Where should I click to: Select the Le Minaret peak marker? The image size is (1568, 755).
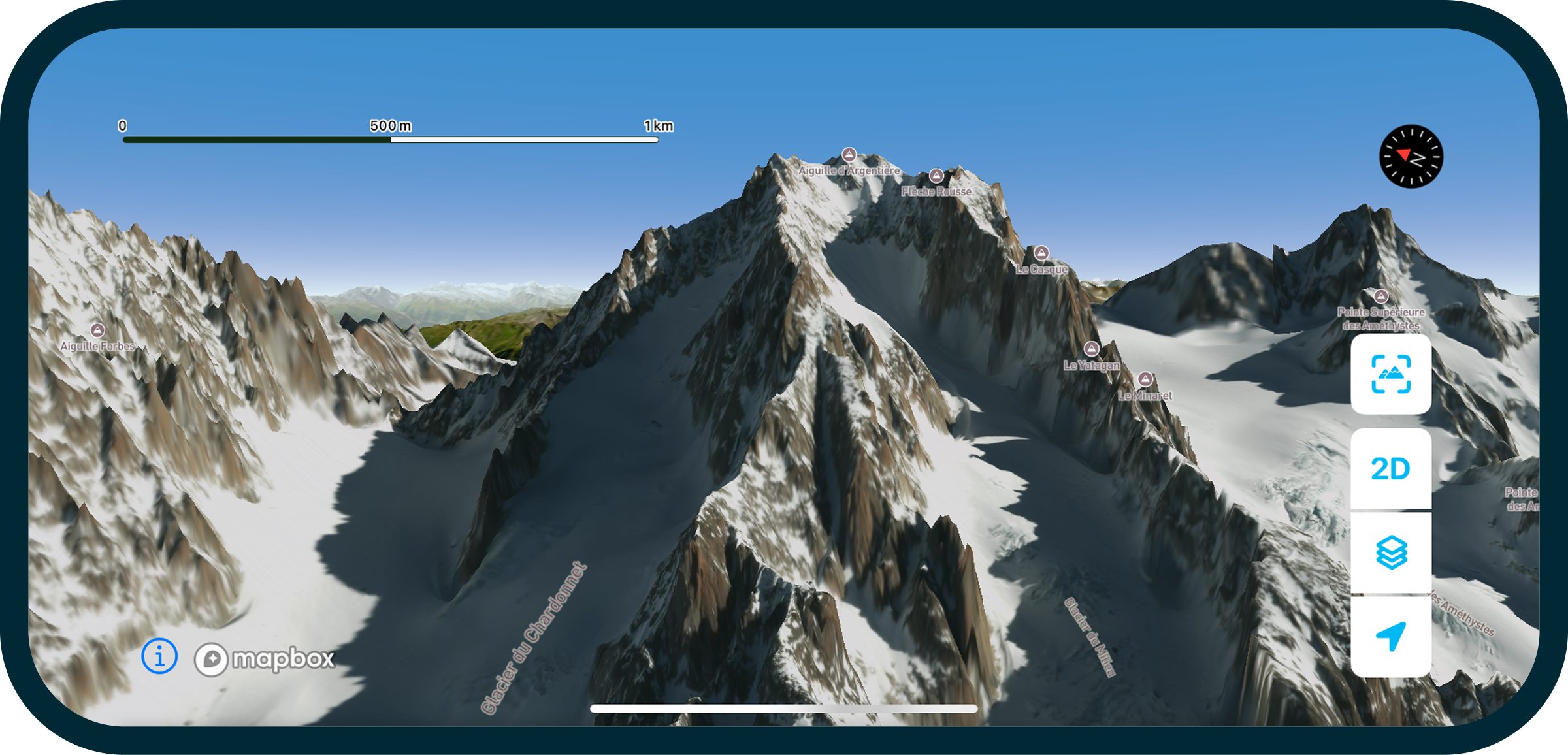[1147, 379]
